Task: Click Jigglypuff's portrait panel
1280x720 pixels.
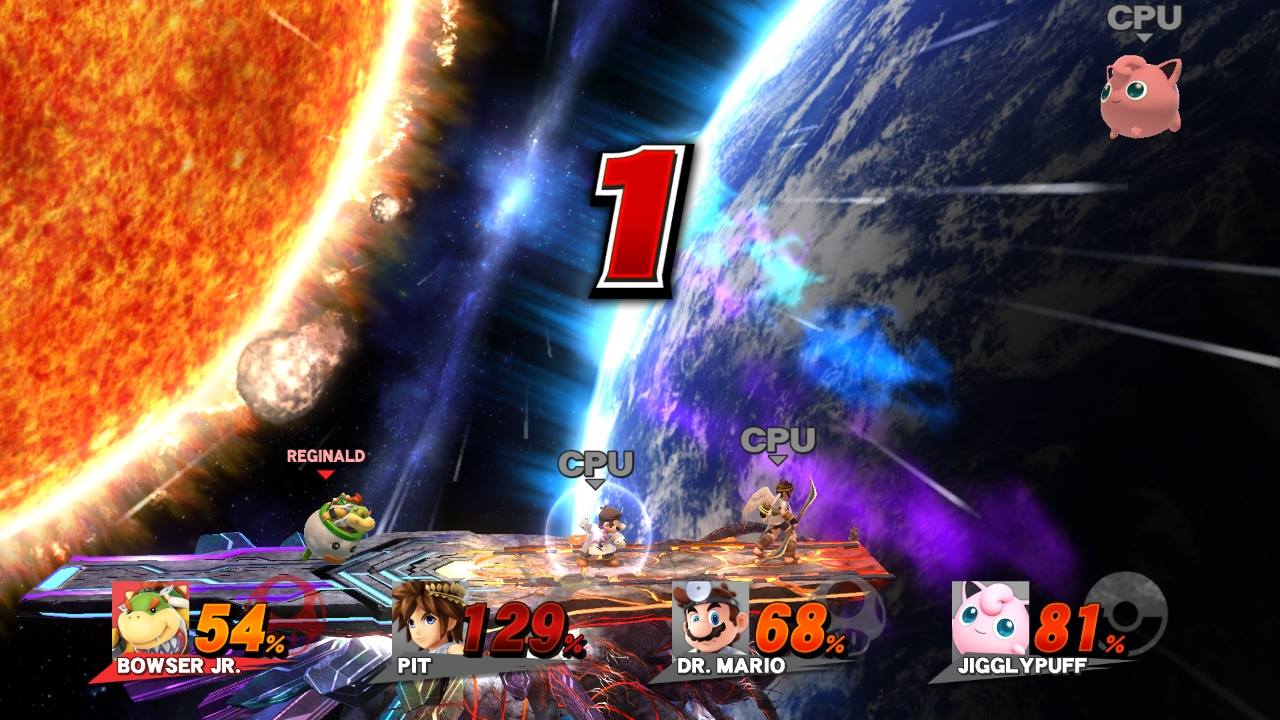Action: [x=990, y=620]
